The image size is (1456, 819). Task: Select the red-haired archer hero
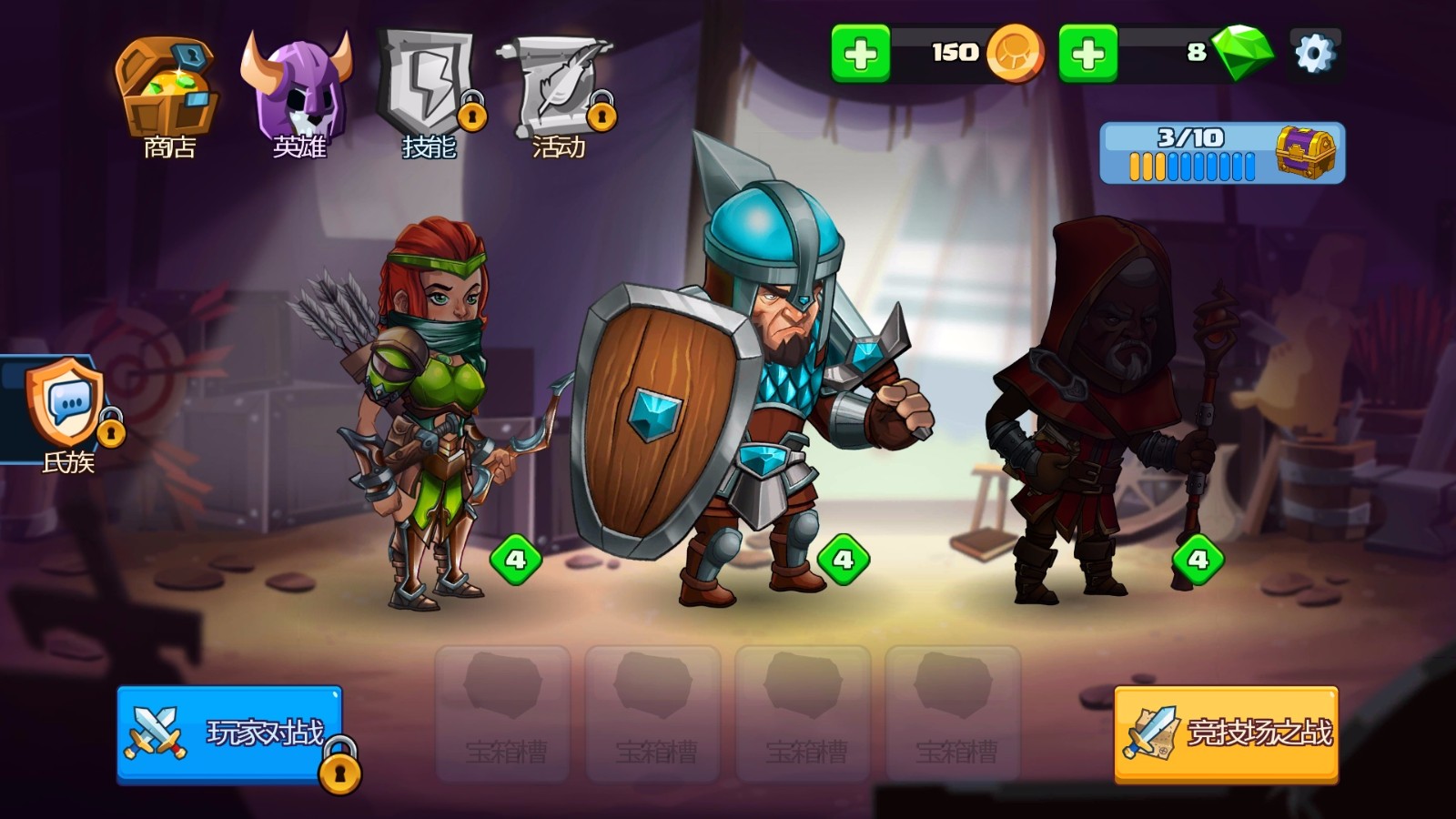426,409
